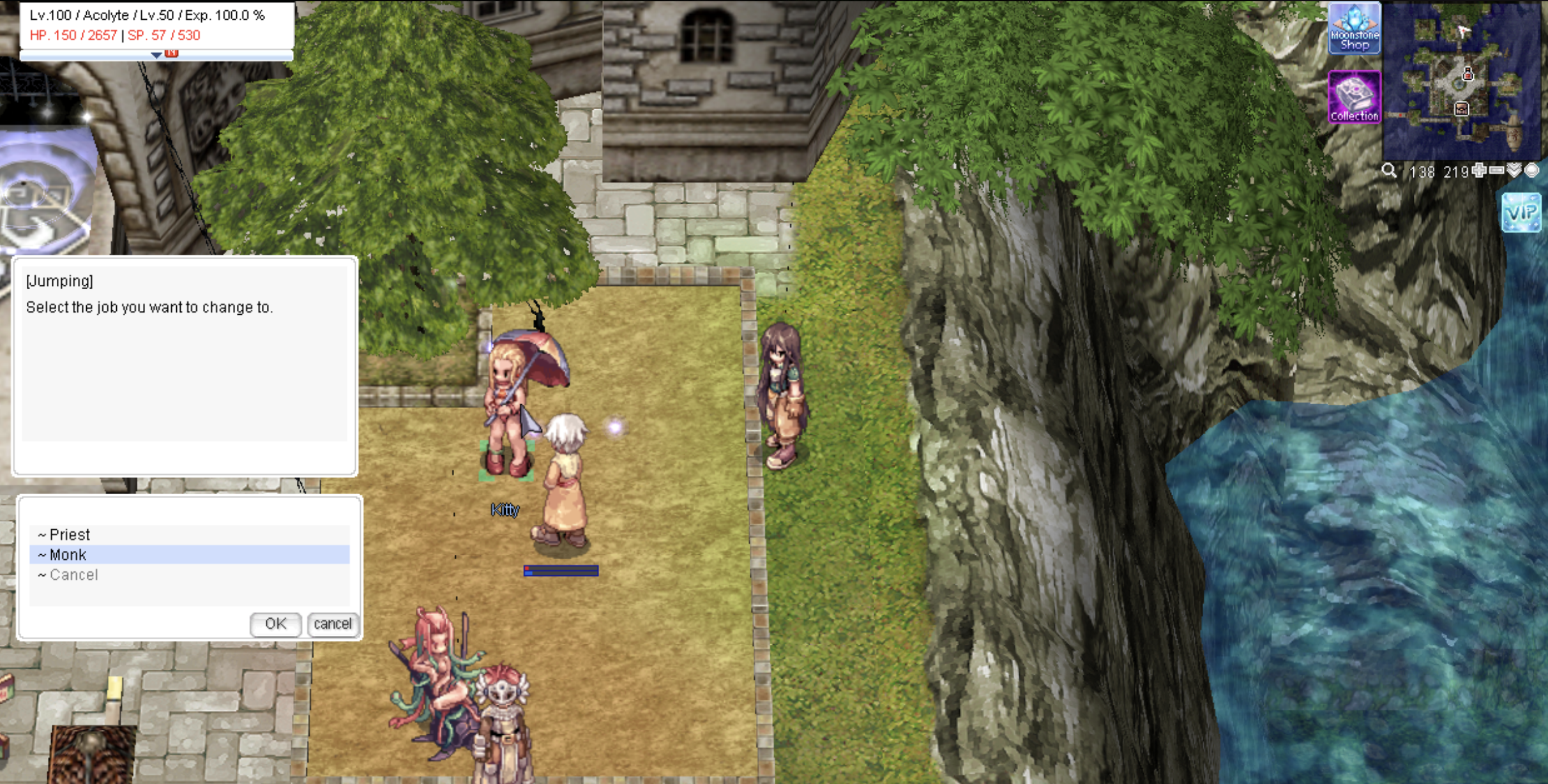This screenshot has height=784, width=1548.
Task: Open the VIP menu
Action: pos(1521,212)
